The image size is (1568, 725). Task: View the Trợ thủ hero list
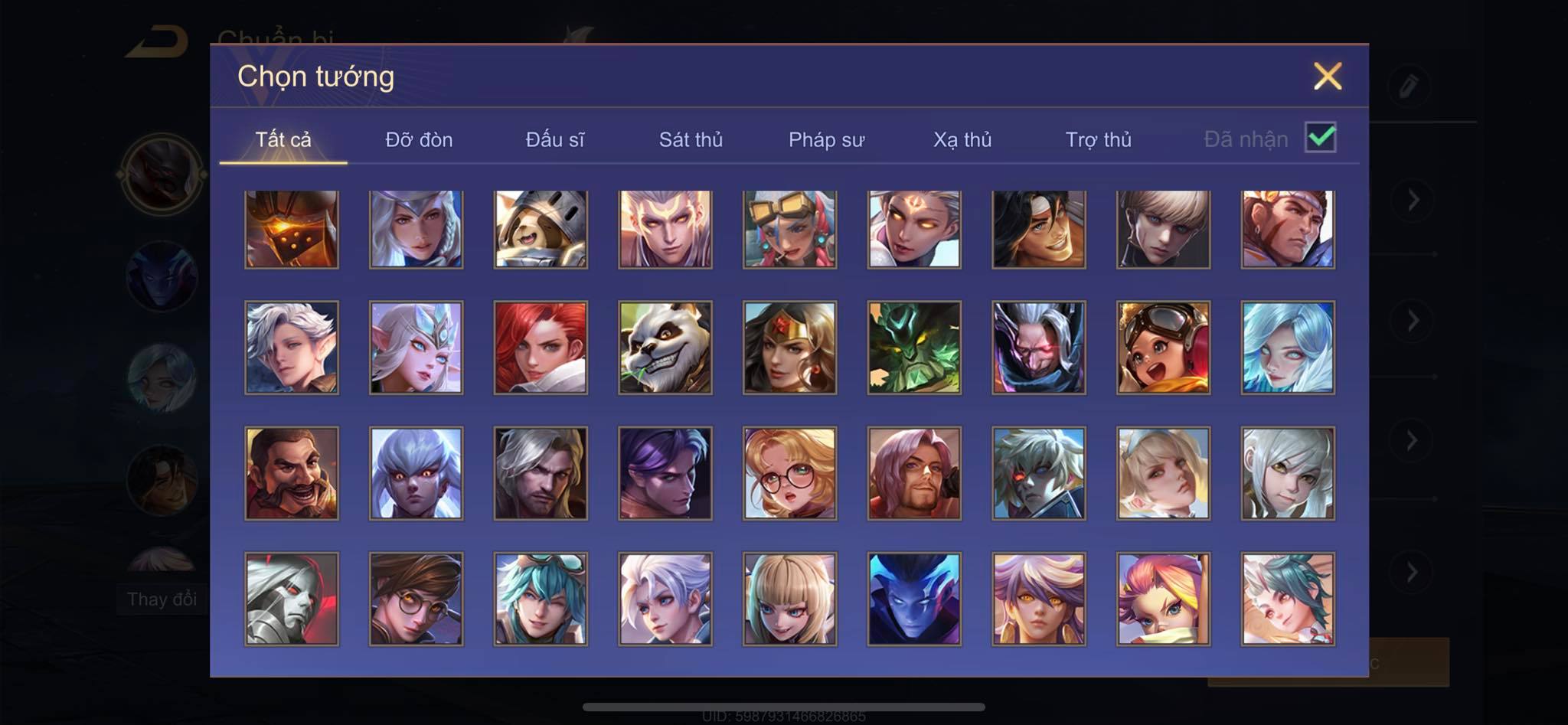[x=1098, y=139]
